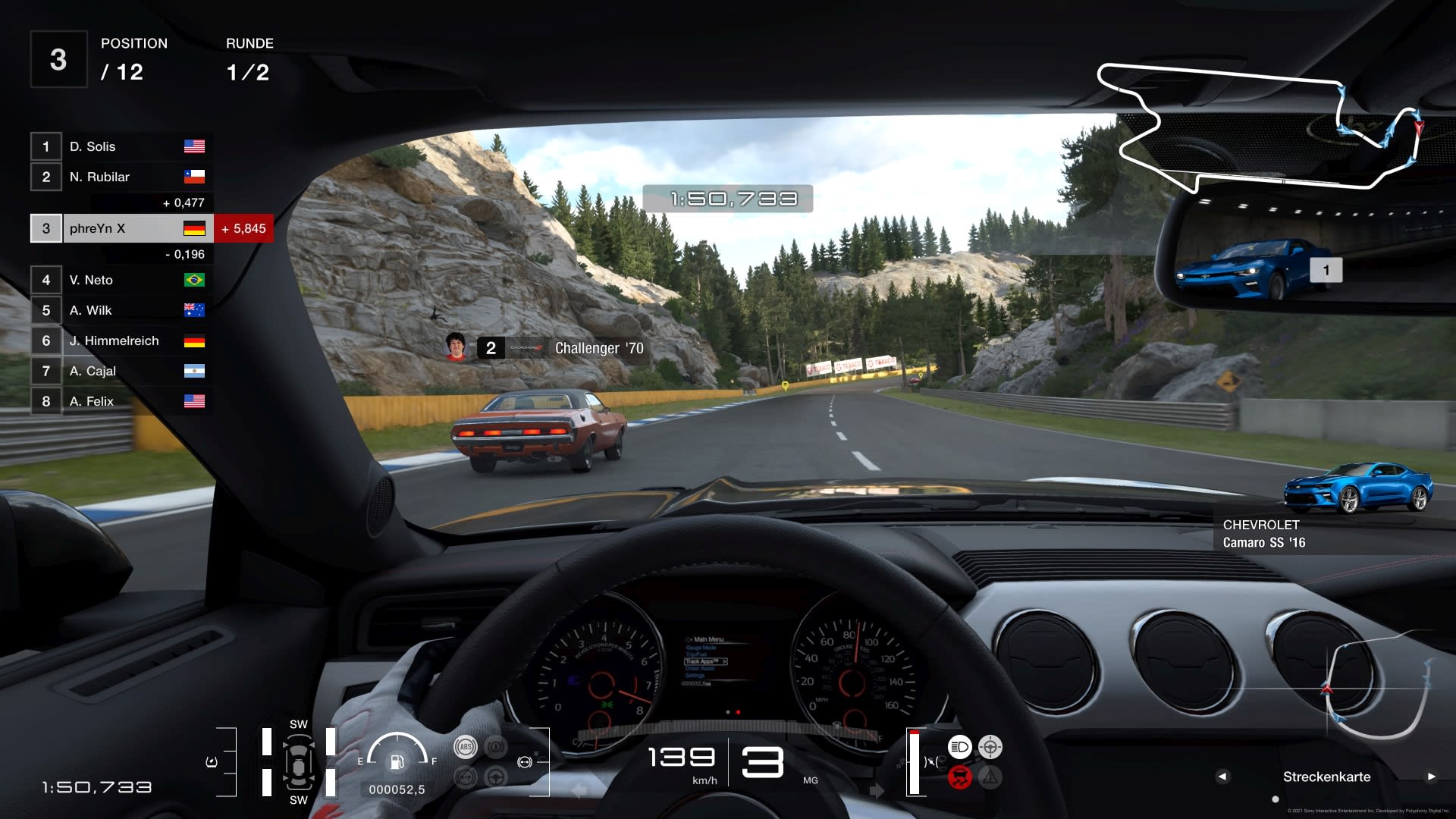Choose A. Cajal in the standings list
1456x819 pixels.
click(121, 371)
